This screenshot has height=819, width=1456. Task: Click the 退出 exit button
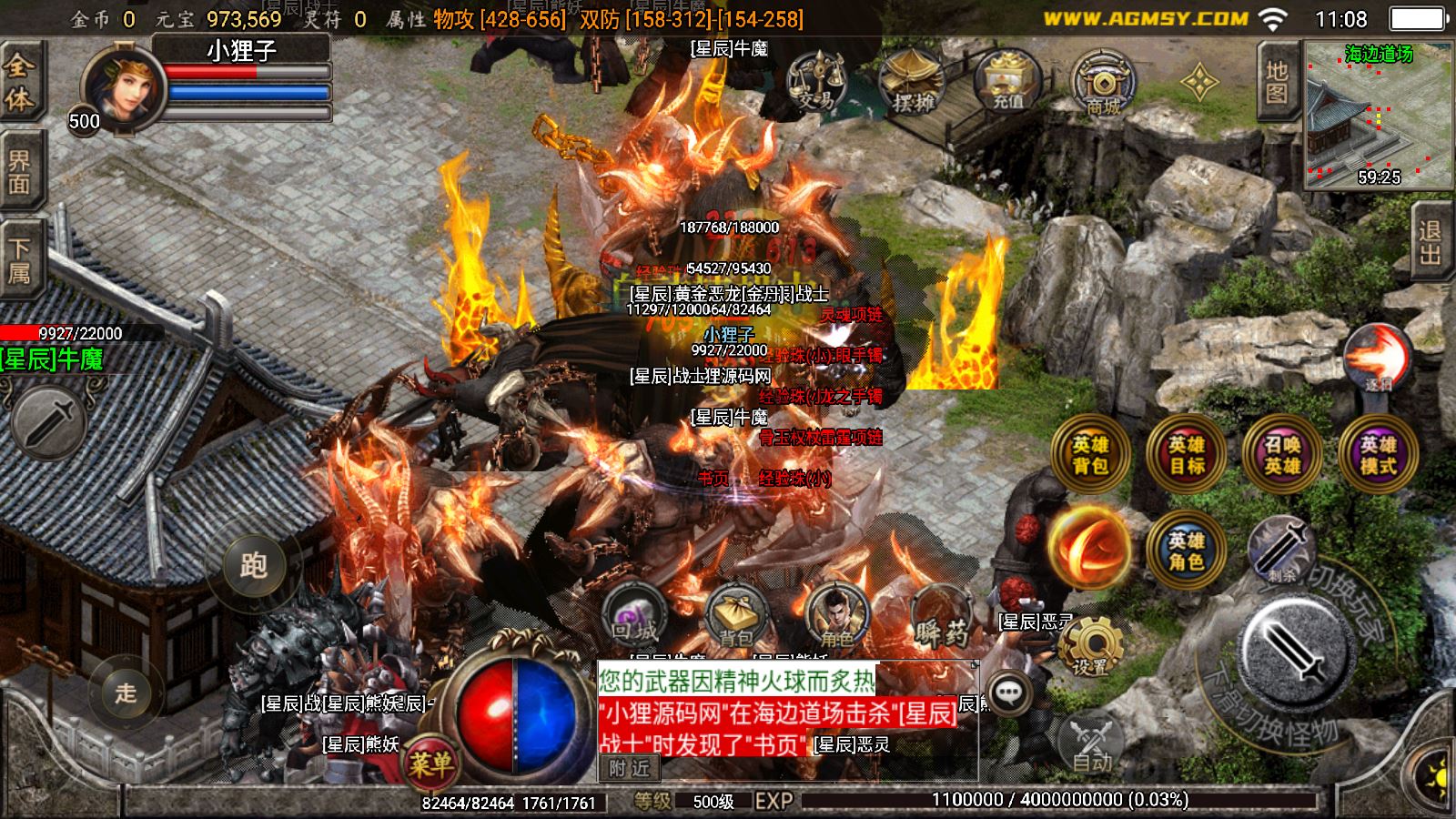[1431, 243]
